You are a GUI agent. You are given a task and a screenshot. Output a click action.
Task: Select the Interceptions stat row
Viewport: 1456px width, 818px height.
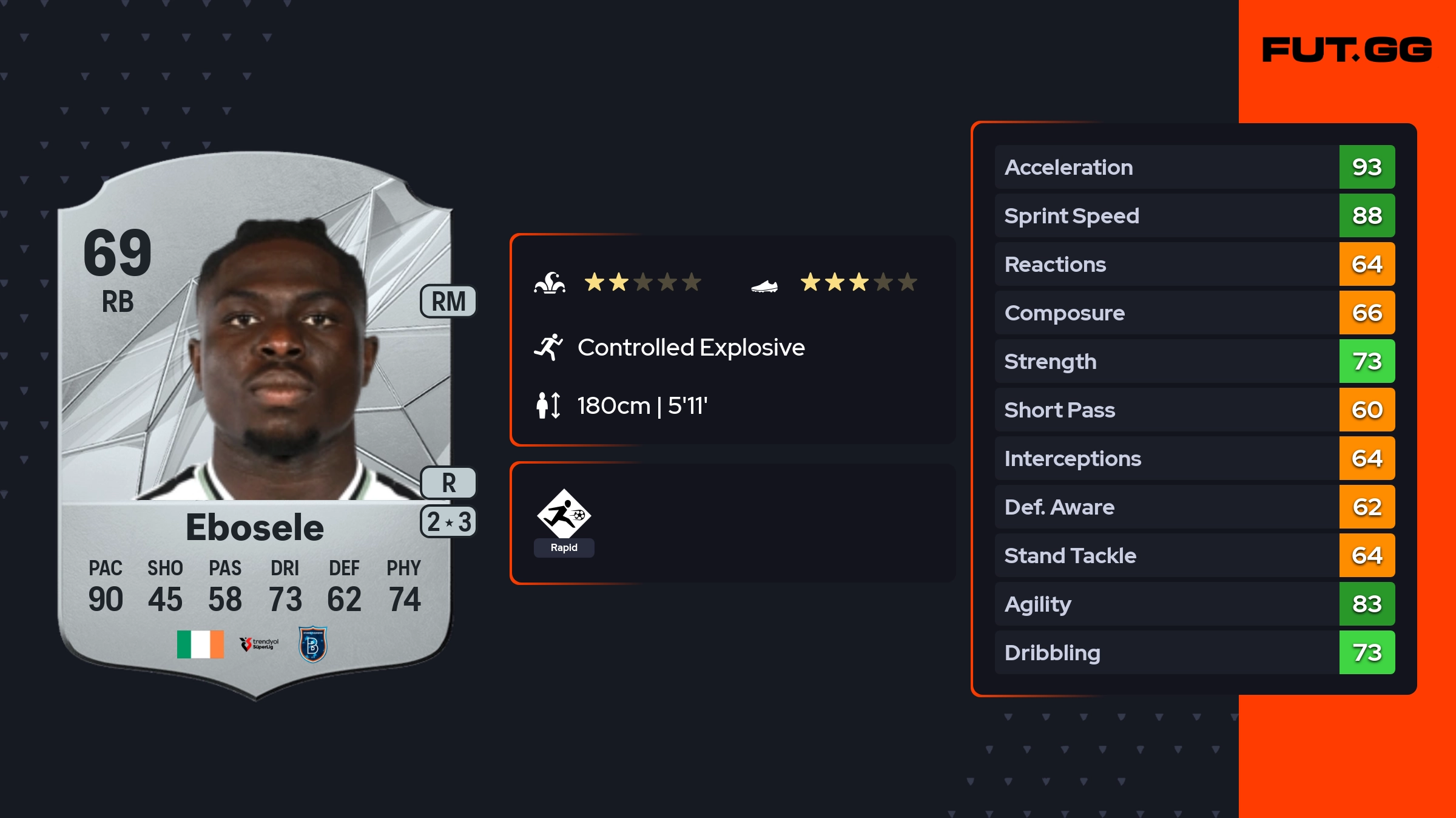[x=1194, y=458]
